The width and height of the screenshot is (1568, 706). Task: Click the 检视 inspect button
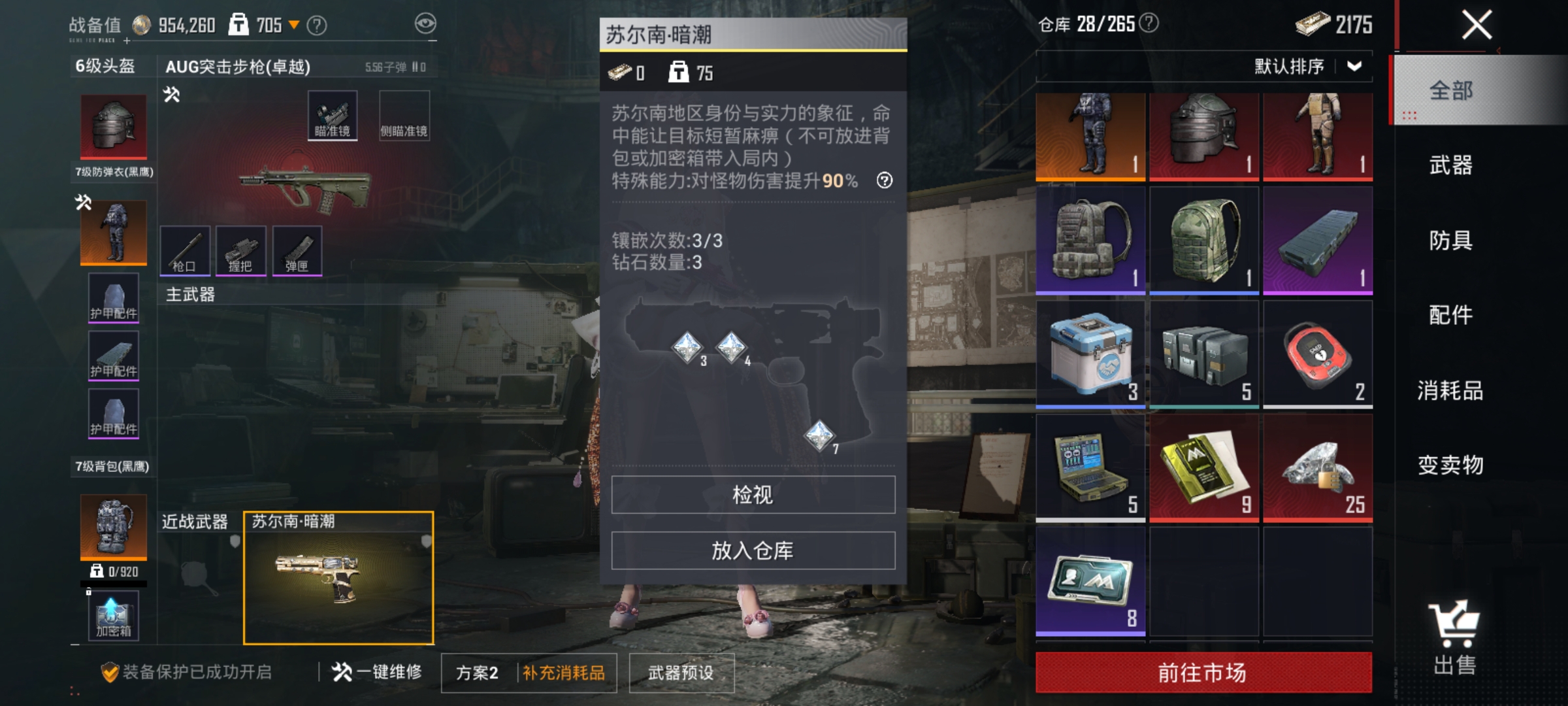point(753,496)
